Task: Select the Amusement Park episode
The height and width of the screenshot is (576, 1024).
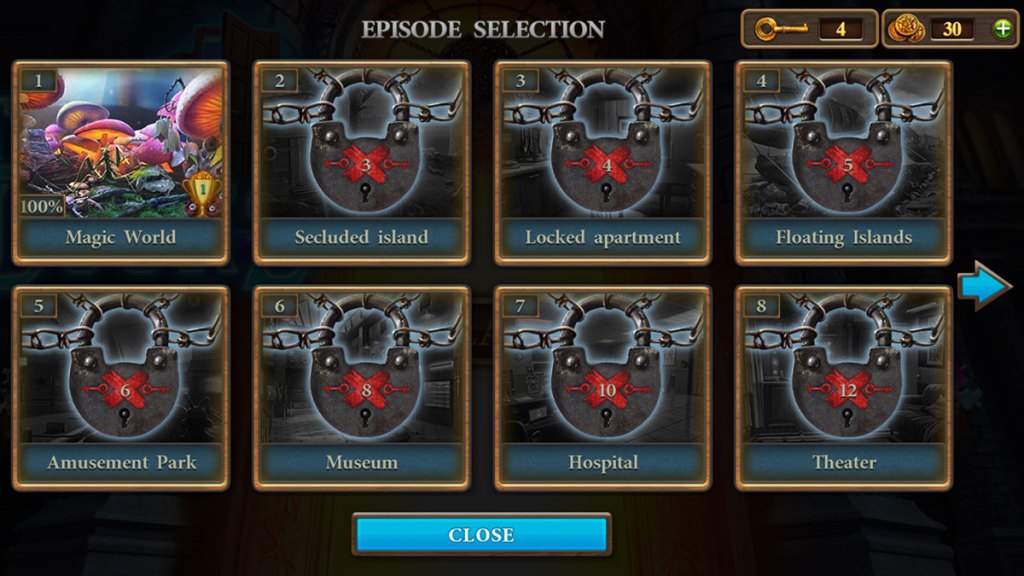Action: (120, 388)
